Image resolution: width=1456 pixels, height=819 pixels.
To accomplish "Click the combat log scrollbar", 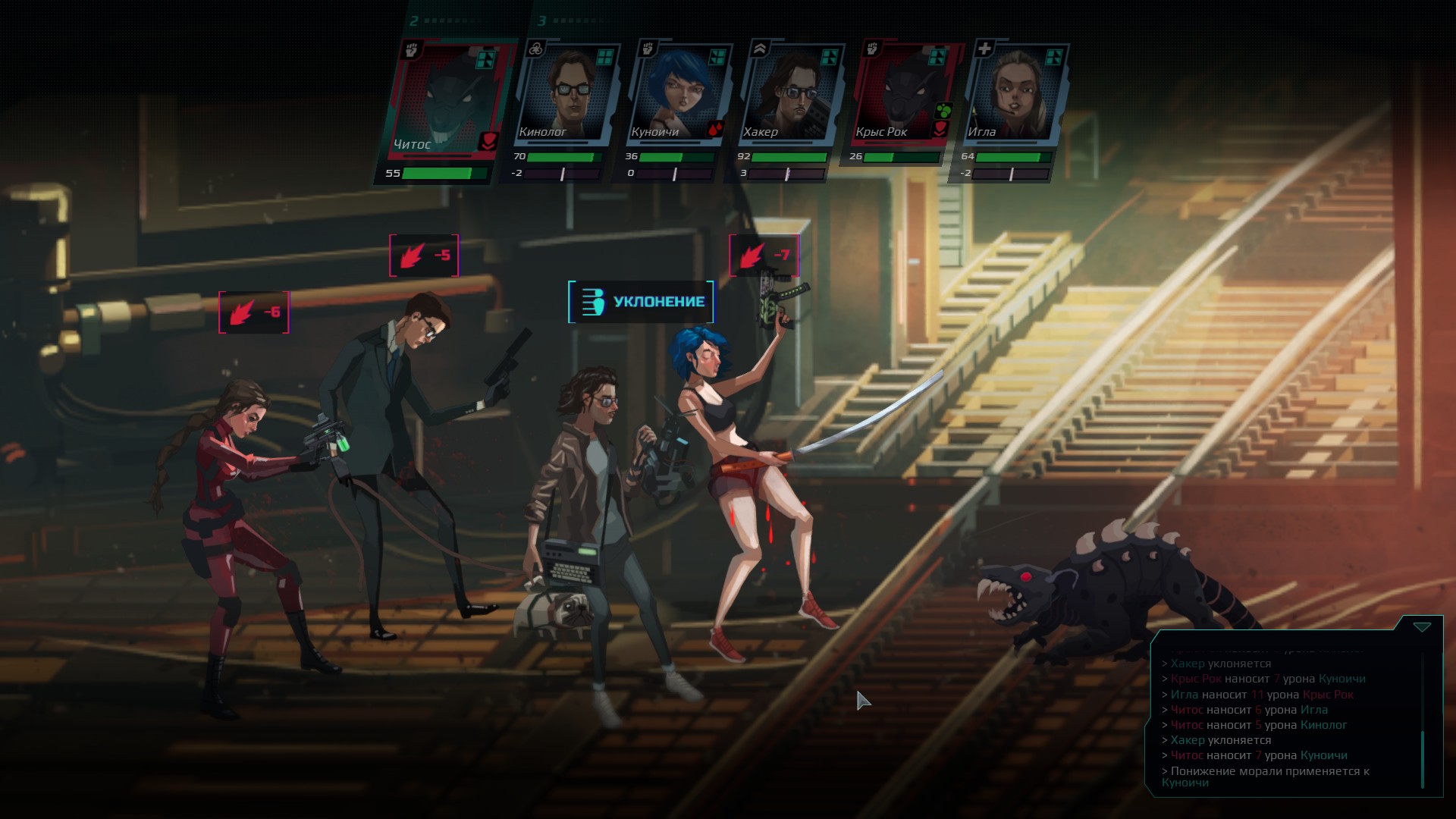I will coord(1423,758).
